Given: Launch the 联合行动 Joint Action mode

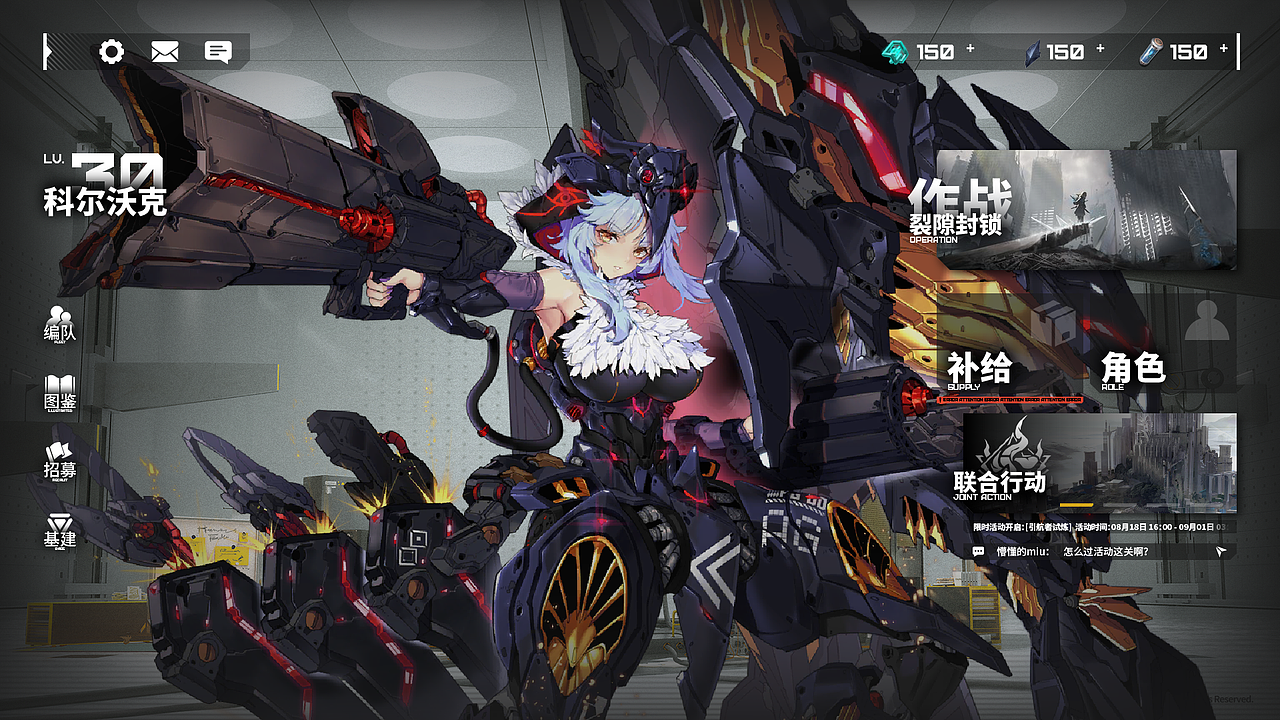Looking at the screenshot, I should 1000,485.
